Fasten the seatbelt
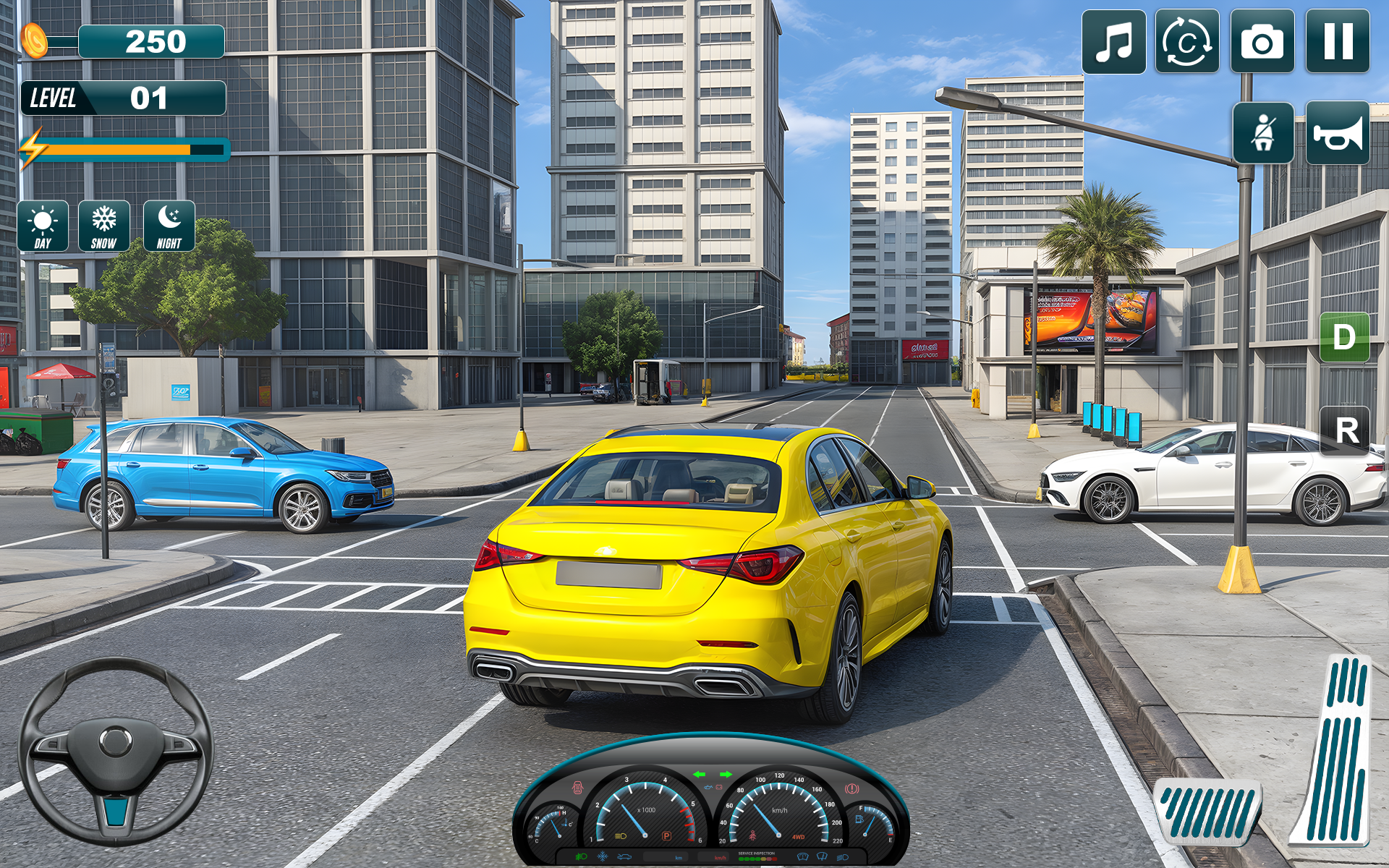The height and width of the screenshot is (868, 1389). pyautogui.click(x=1262, y=135)
